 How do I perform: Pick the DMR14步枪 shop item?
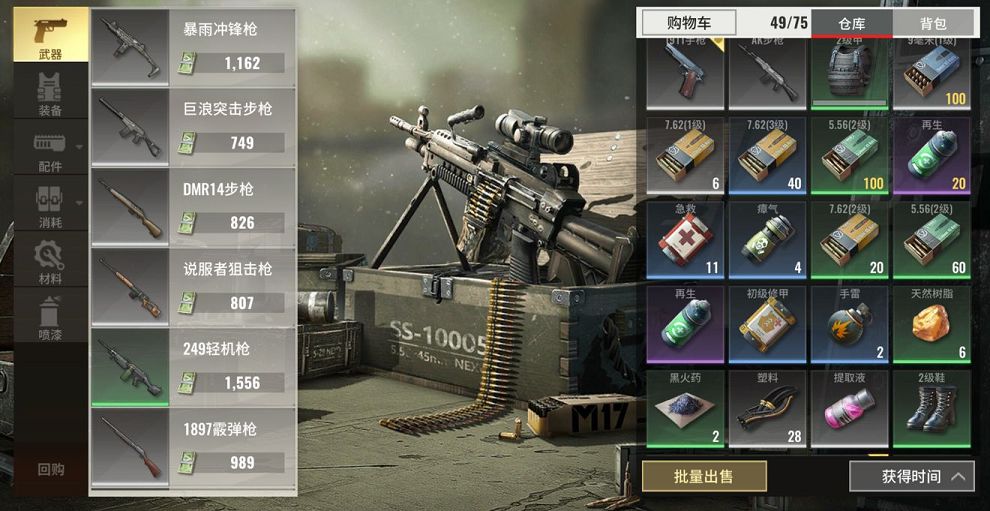tap(193, 206)
